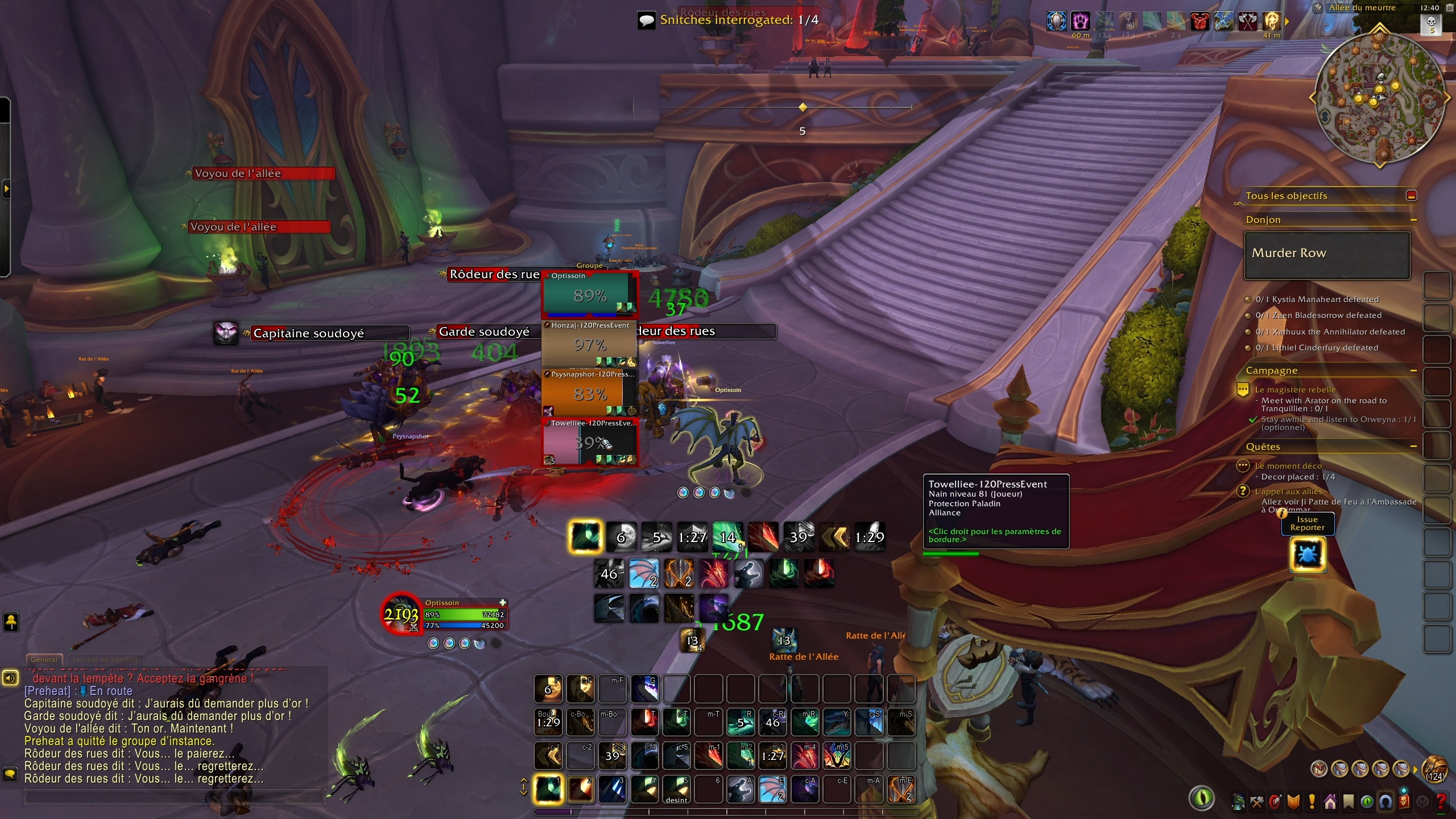Viewport: 1456px width, 819px height.
Task: Launch the blue bug Issue Reporter icon
Action: pos(1308,555)
